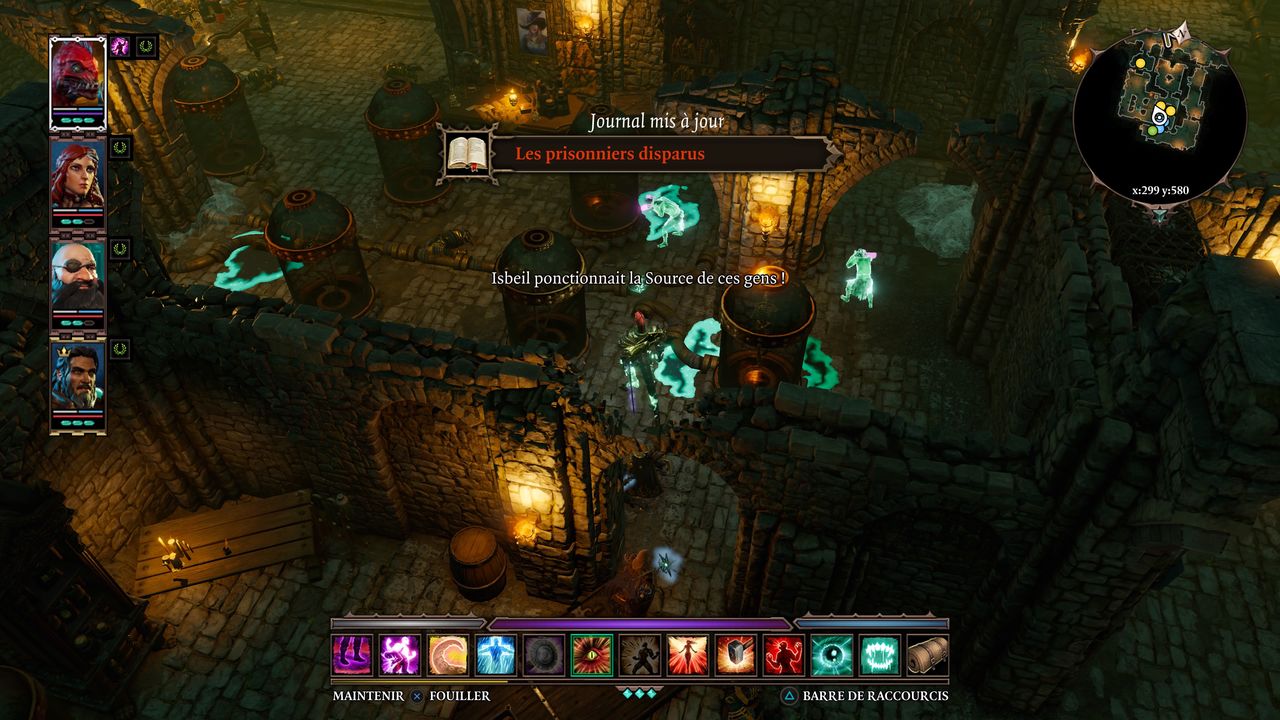Cast the blue radiant figure skill
The width and height of the screenshot is (1280, 720).
pyautogui.click(x=496, y=655)
